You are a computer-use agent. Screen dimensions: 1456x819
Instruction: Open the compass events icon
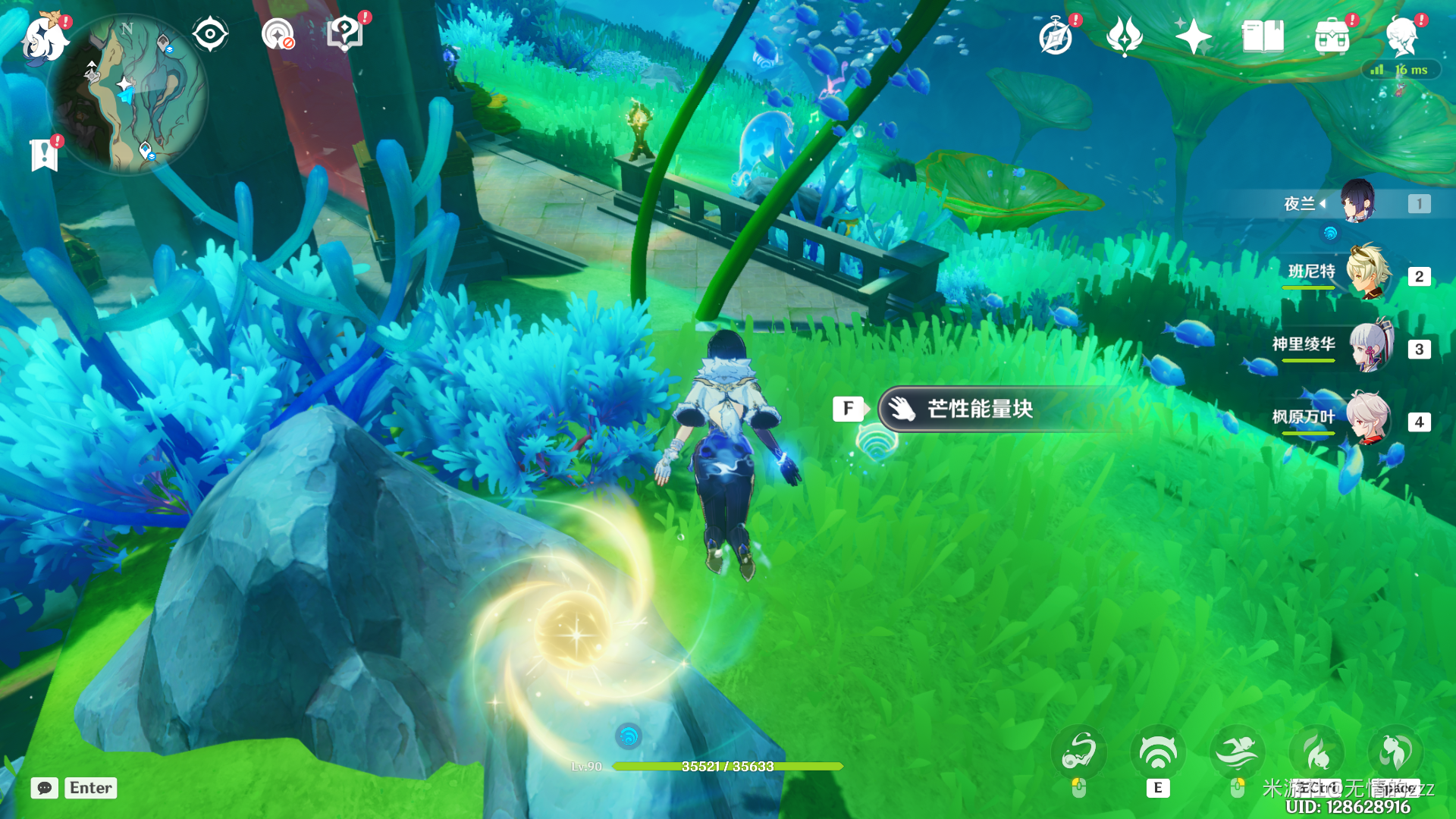(1056, 36)
